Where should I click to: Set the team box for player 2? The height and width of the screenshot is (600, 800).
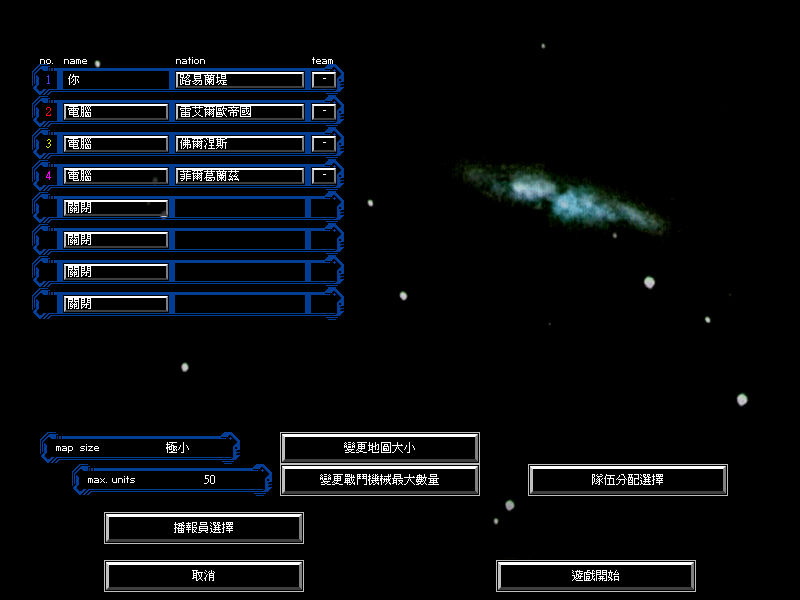pos(323,112)
